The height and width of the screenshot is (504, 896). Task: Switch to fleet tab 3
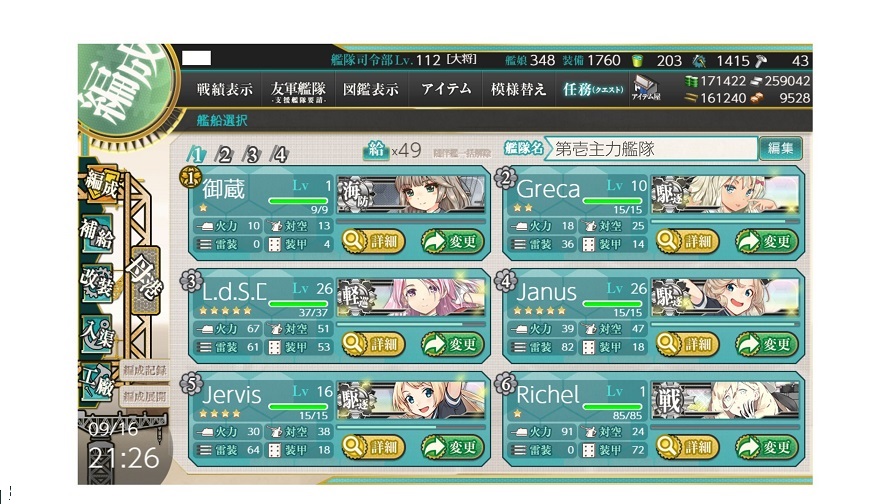click(252, 154)
